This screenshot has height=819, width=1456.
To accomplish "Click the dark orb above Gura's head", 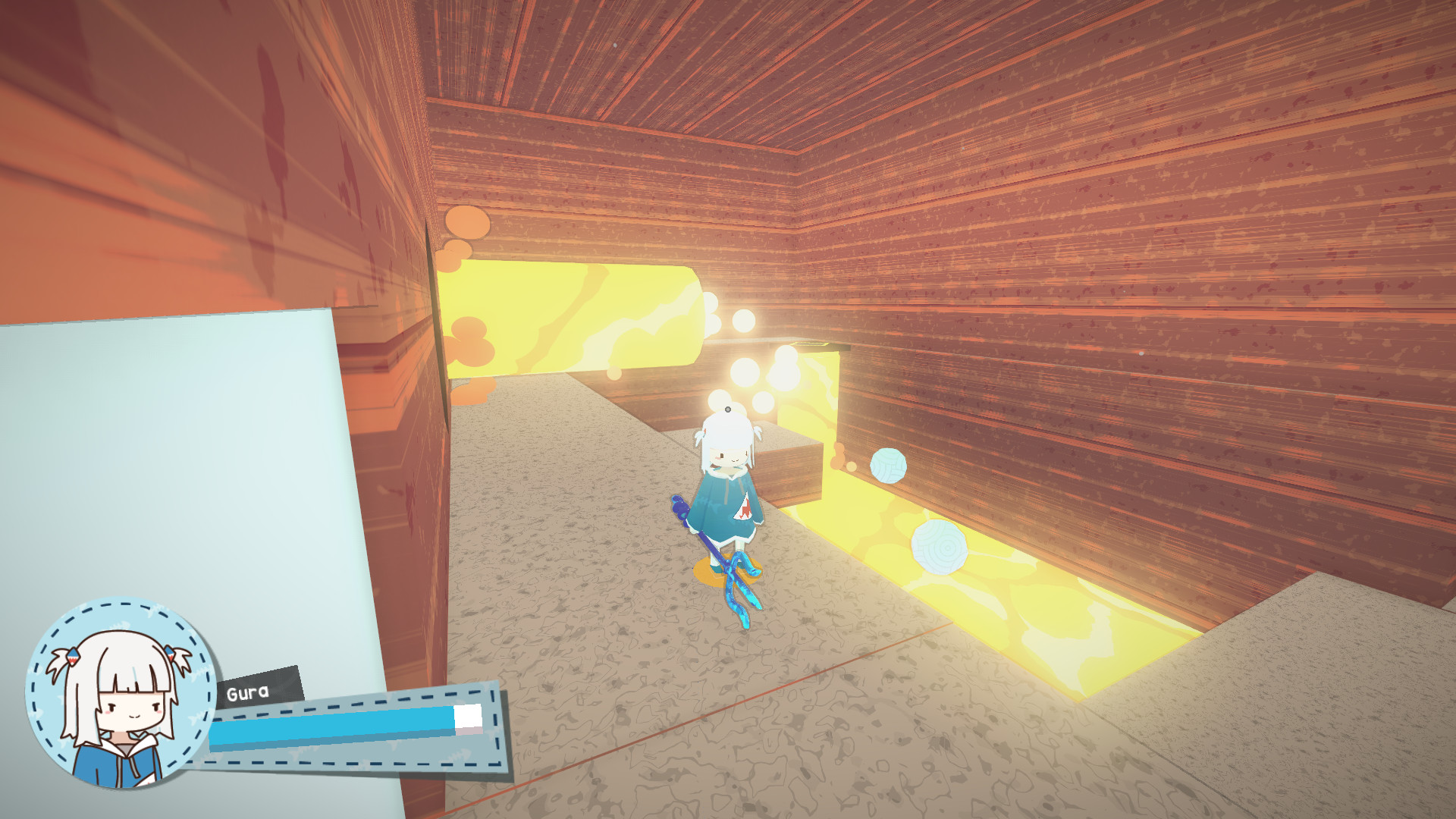I will [x=727, y=409].
